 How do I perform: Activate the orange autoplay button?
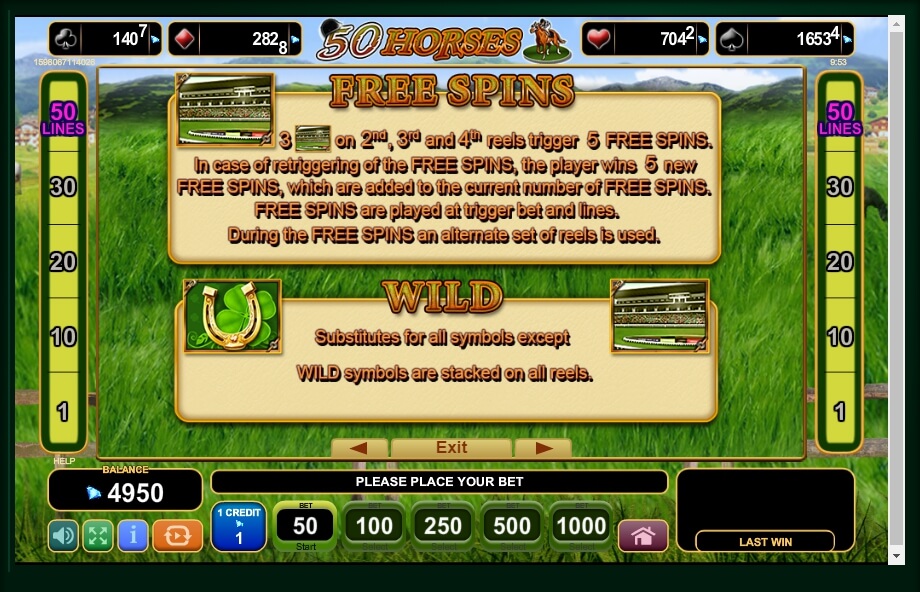pos(177,535)
